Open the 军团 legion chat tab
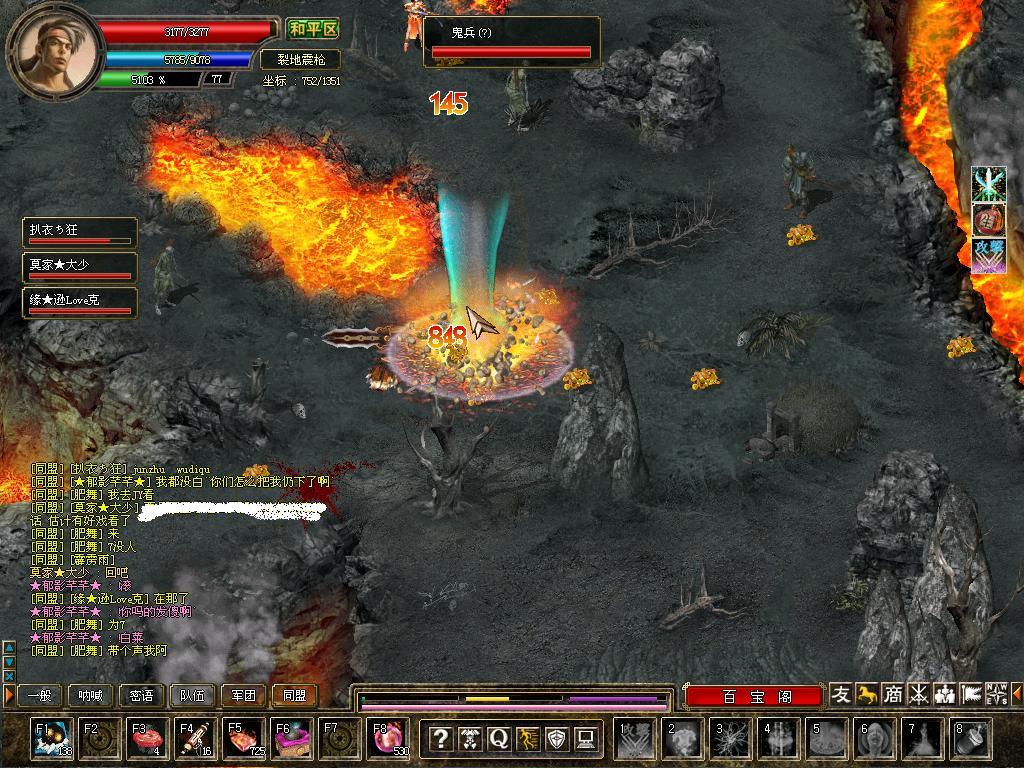The height and width of the screenshot is (768, 1024). [x=243, y=695]
